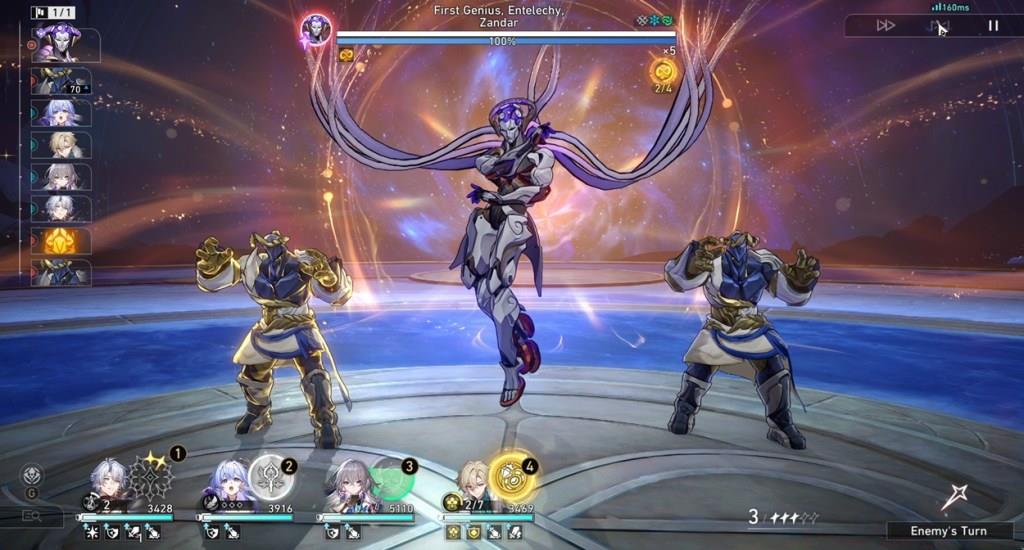Toggle the double-speed battle button
The image size is (1024, 550).
[x=886, y=26]
